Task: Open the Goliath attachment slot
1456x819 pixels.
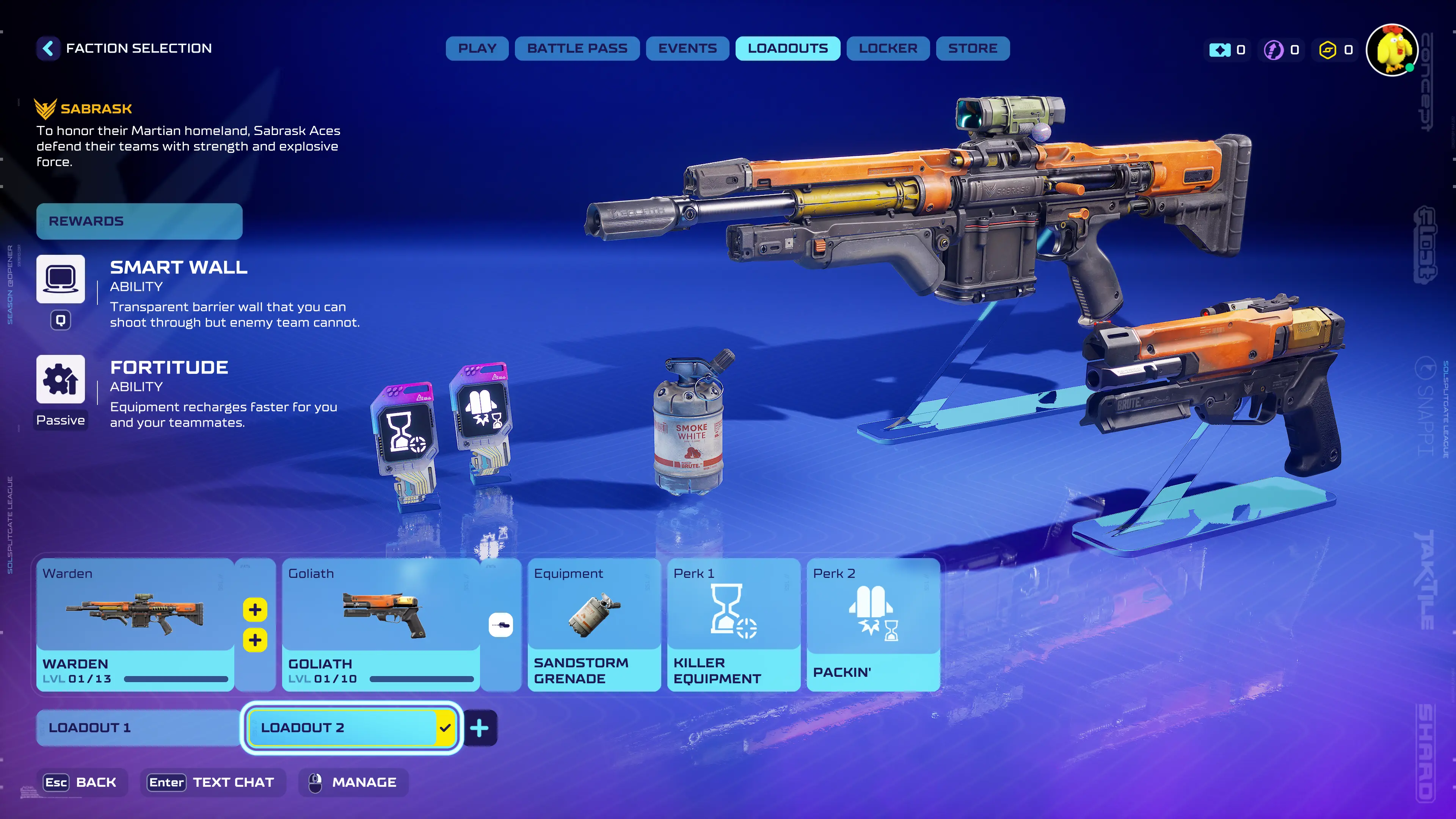Action: 501,624
